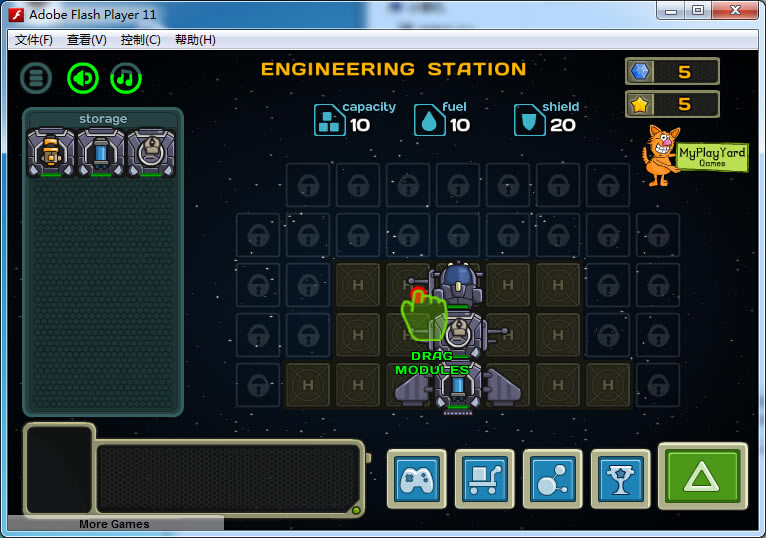Toggle the sound effects speaker button
The height and width of the screenshot is (538, 766).
[83, 78]
